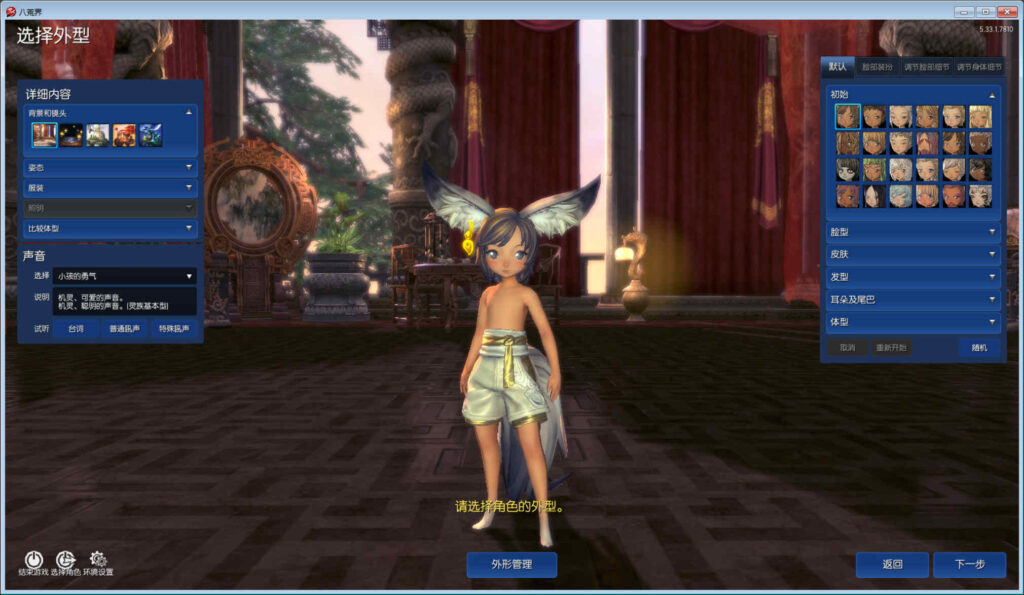Image resolution: width=1024 pixels, height=595 pixels.
Task: Expand the 皮肤 skin section
Action: point(910,255)
